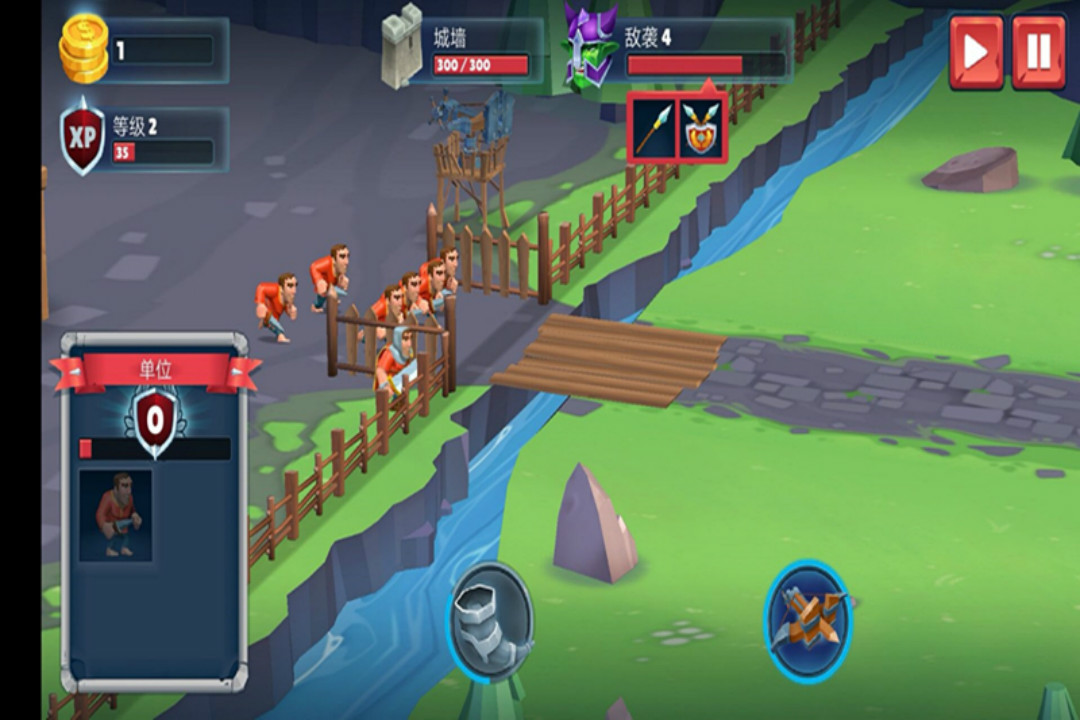1080x720 pixels.
Task: Select the peasant unit card
Action: pos(116,515)
